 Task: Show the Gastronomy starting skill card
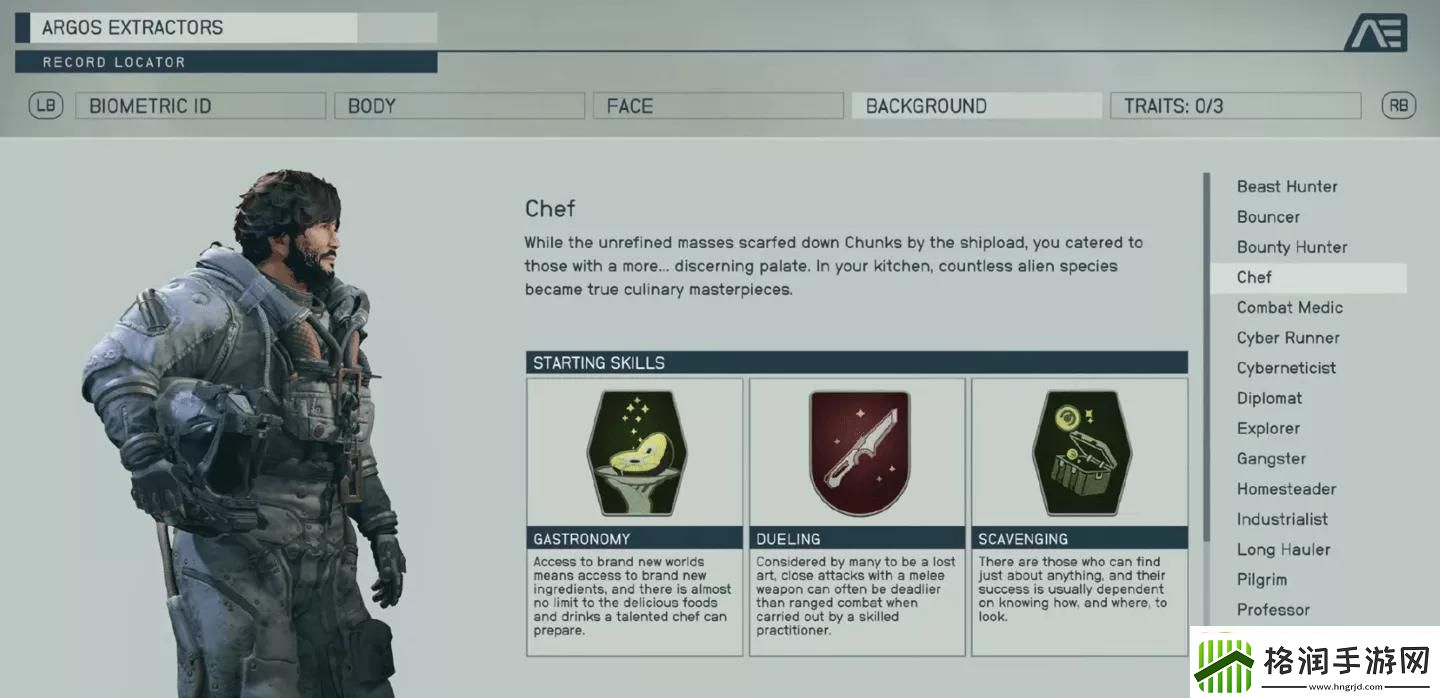(635, 516)
